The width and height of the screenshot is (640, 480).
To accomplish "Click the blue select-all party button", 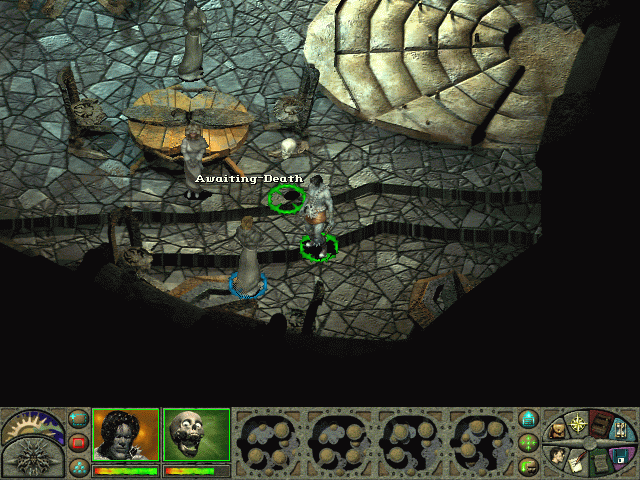I will (78, 418).
